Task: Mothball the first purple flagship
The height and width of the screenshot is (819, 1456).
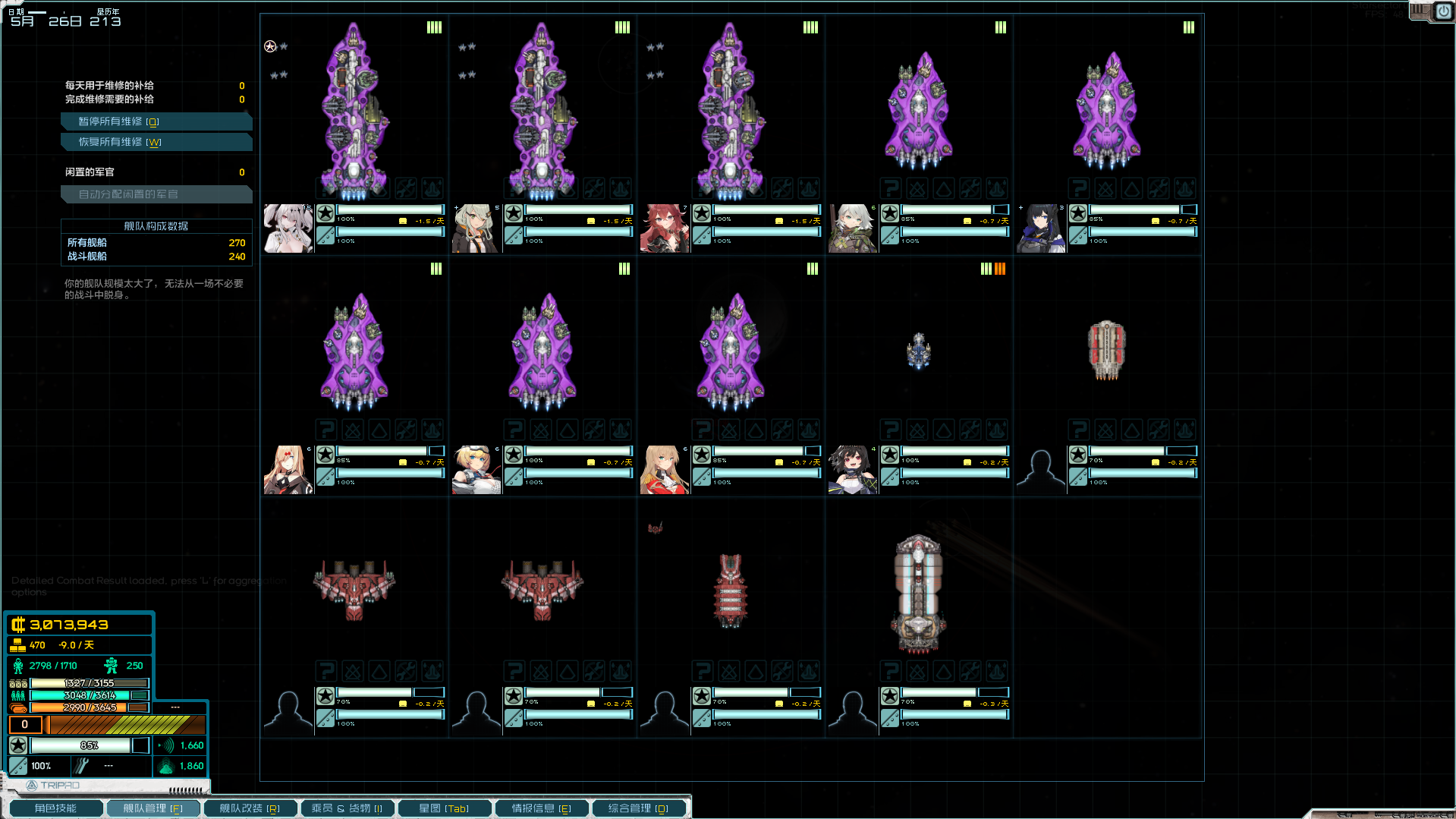Action: click(x=353, y=188)
